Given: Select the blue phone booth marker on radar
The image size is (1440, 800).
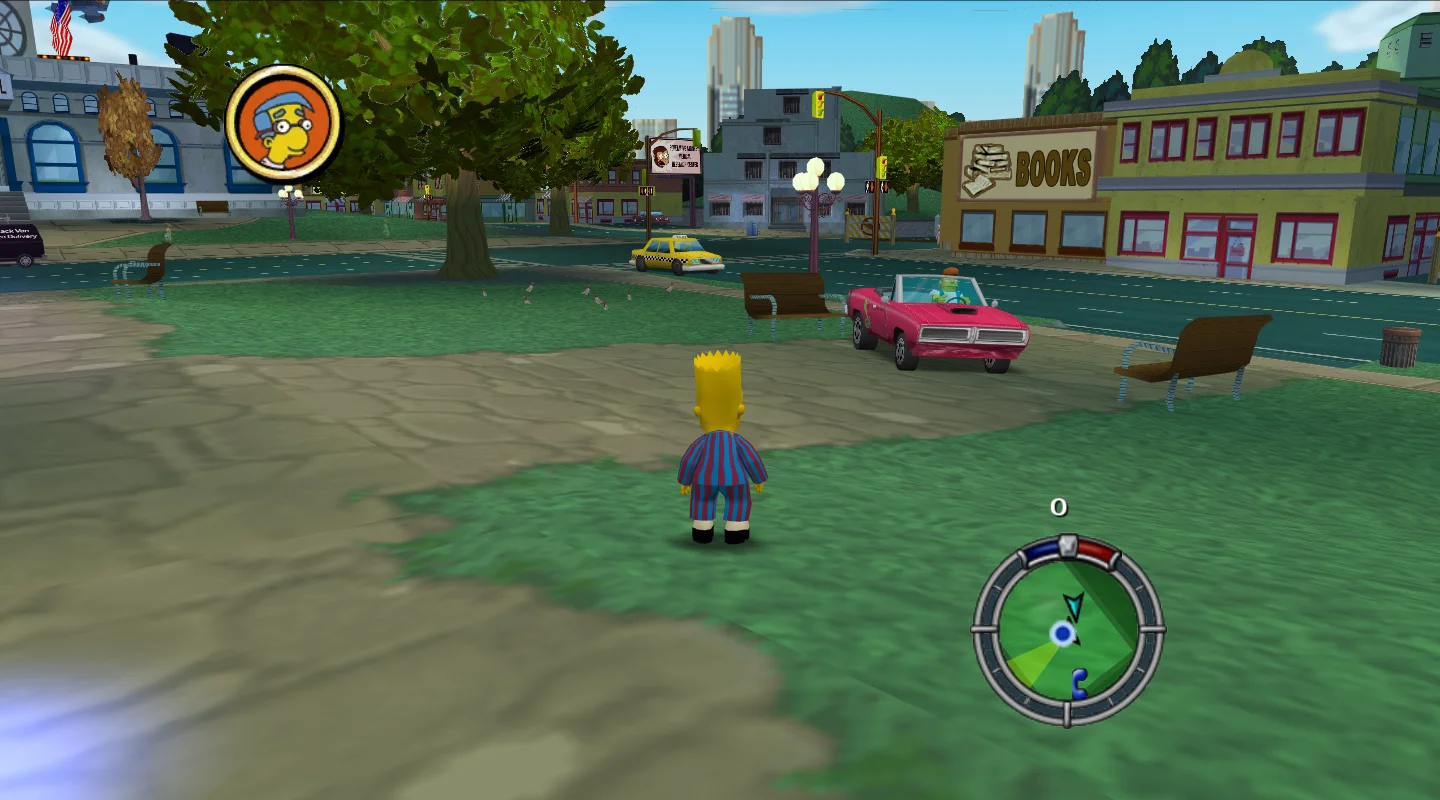Looking at the screenshot, I should [1079, 682].
